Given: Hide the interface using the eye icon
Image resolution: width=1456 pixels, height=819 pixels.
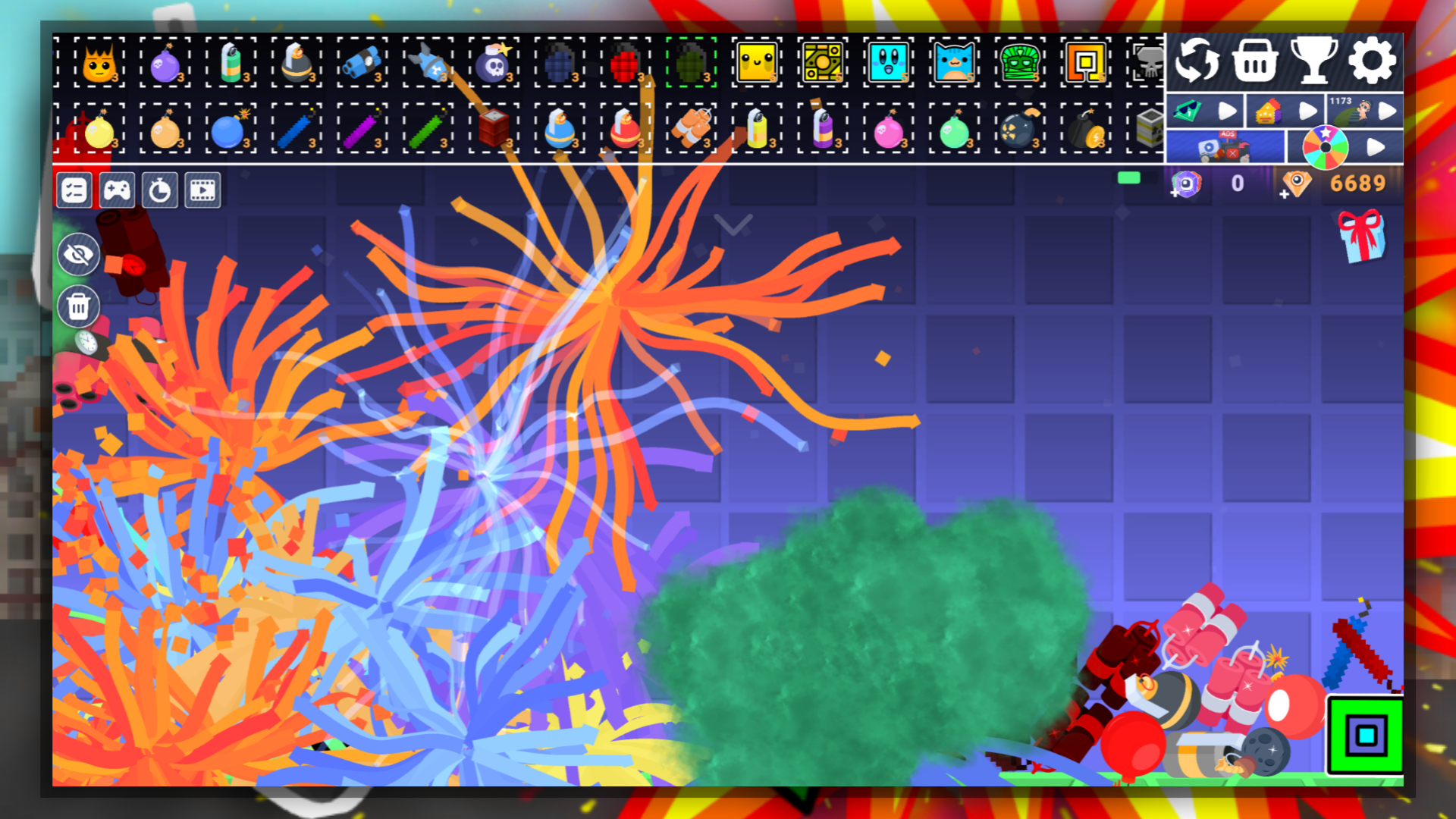Looking at the screenshot, I should tap(78, 254).
